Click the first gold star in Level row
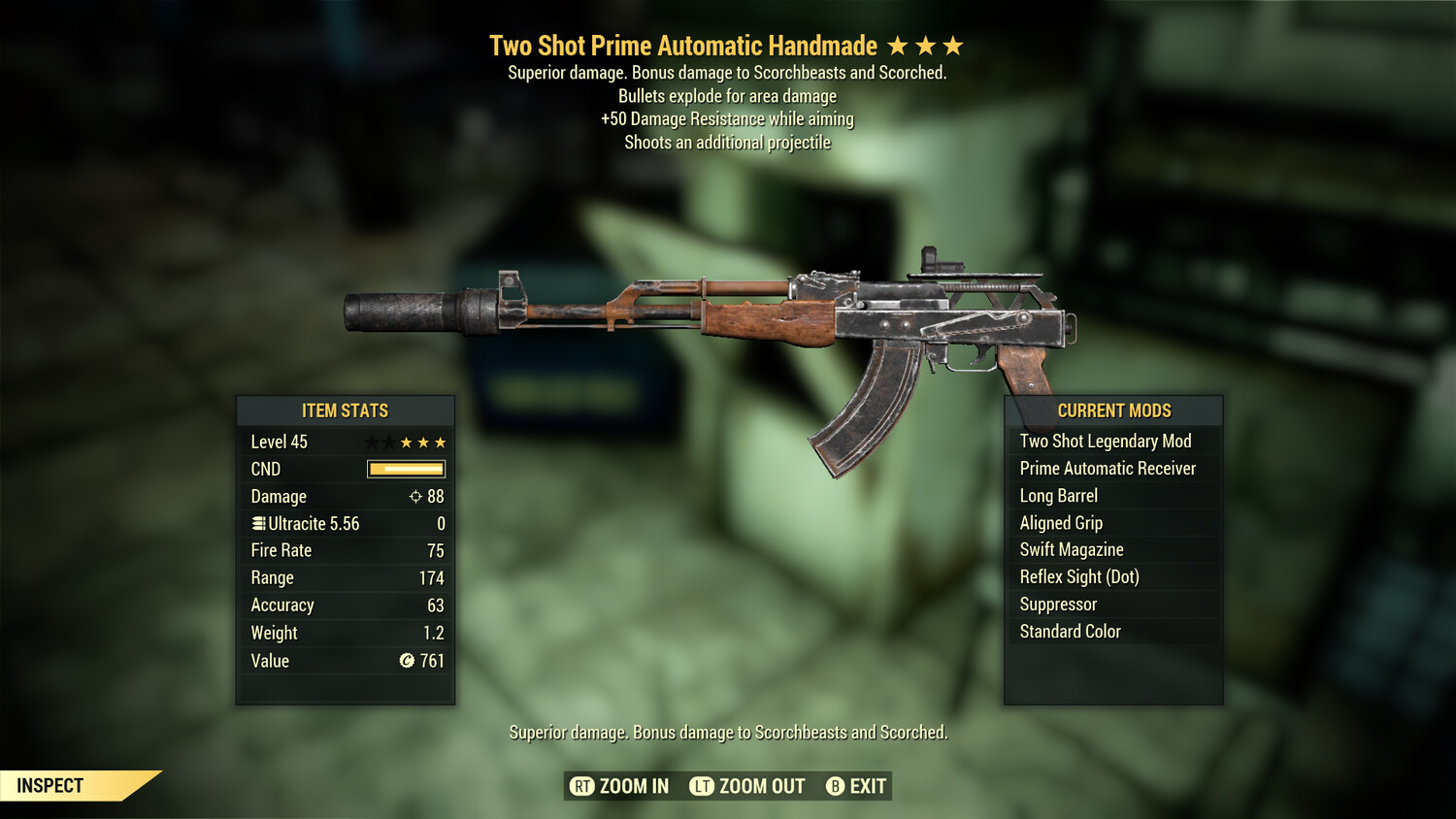This screenshot has width=1456, height=819. point(405,442)
